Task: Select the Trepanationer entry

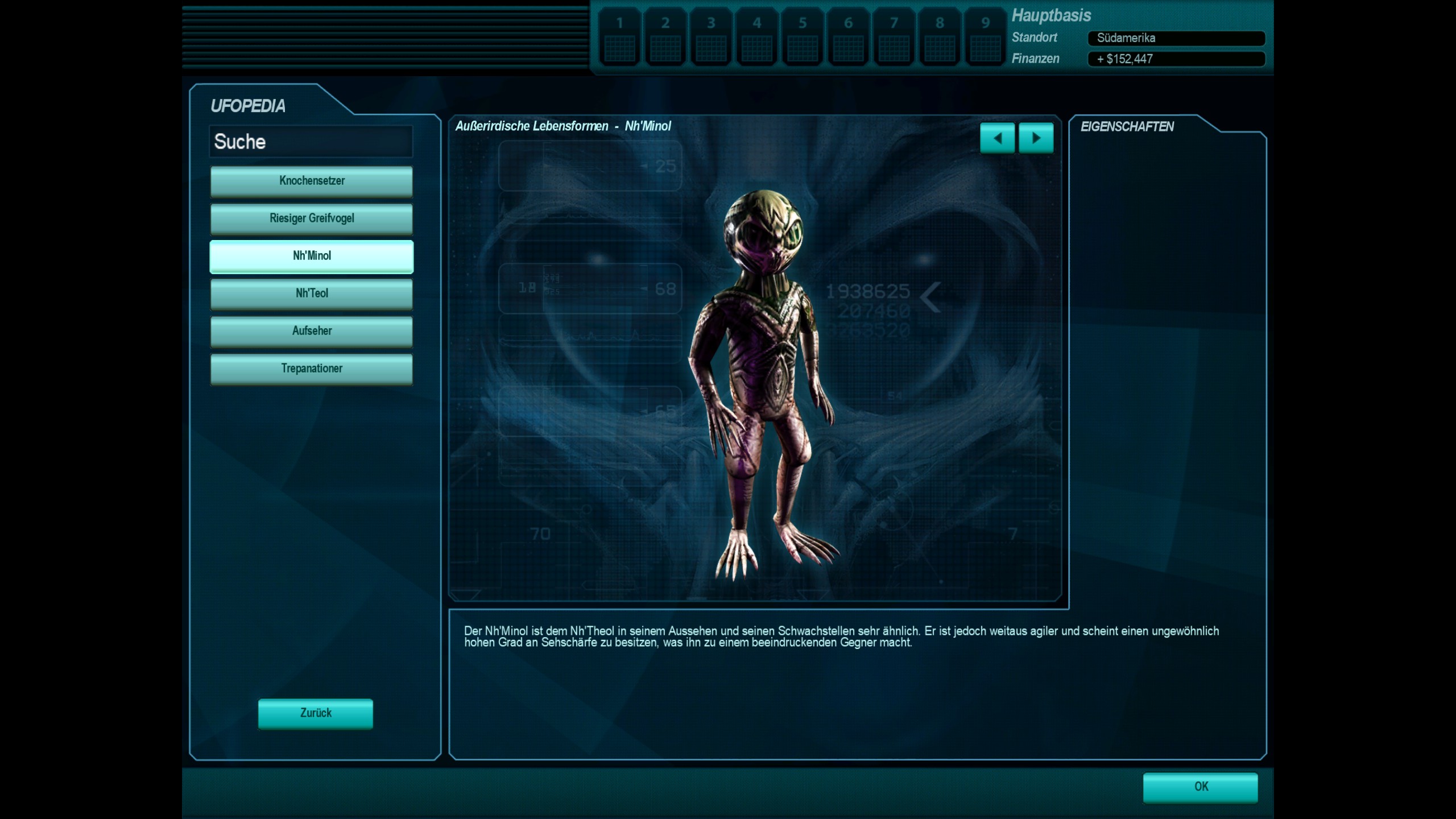Action: pyautogui.click(x=312, y=369)
